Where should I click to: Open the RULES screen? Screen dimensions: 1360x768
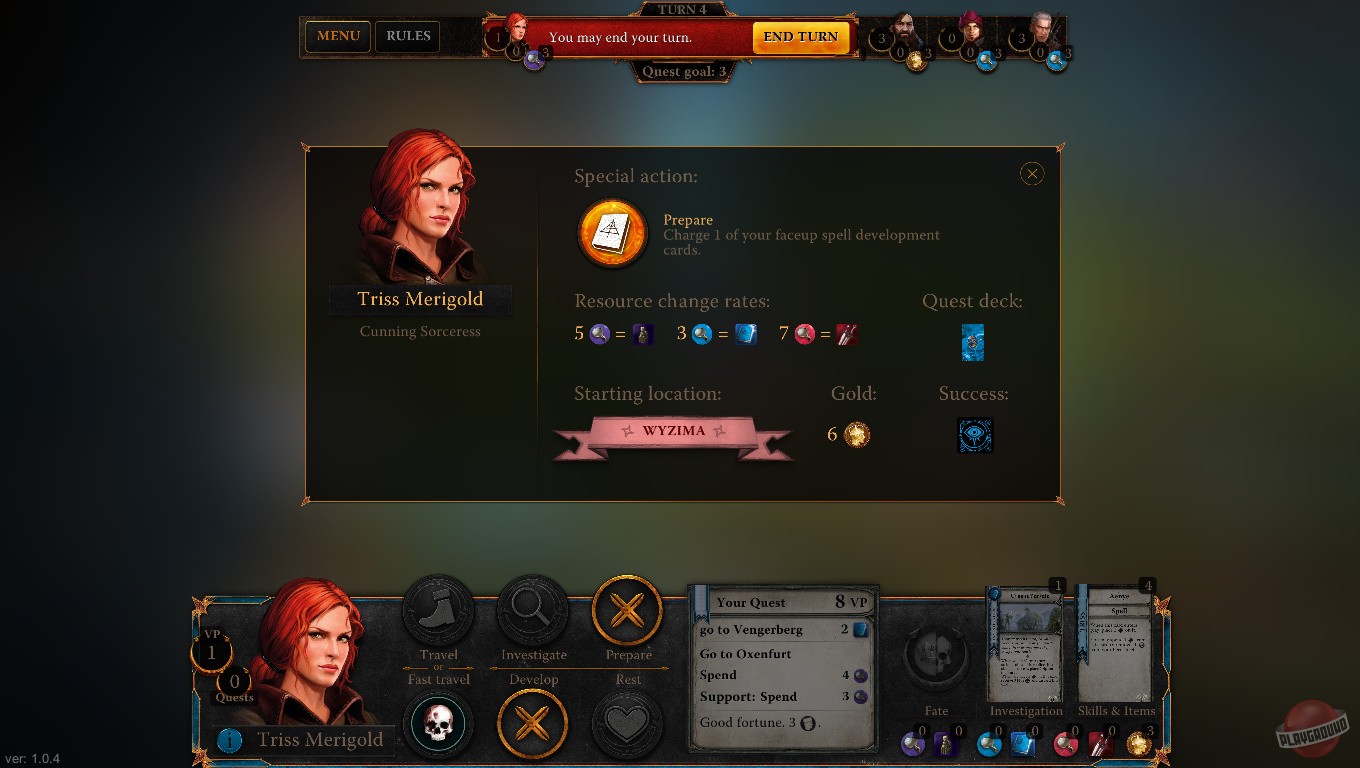(x=407, y=36)
